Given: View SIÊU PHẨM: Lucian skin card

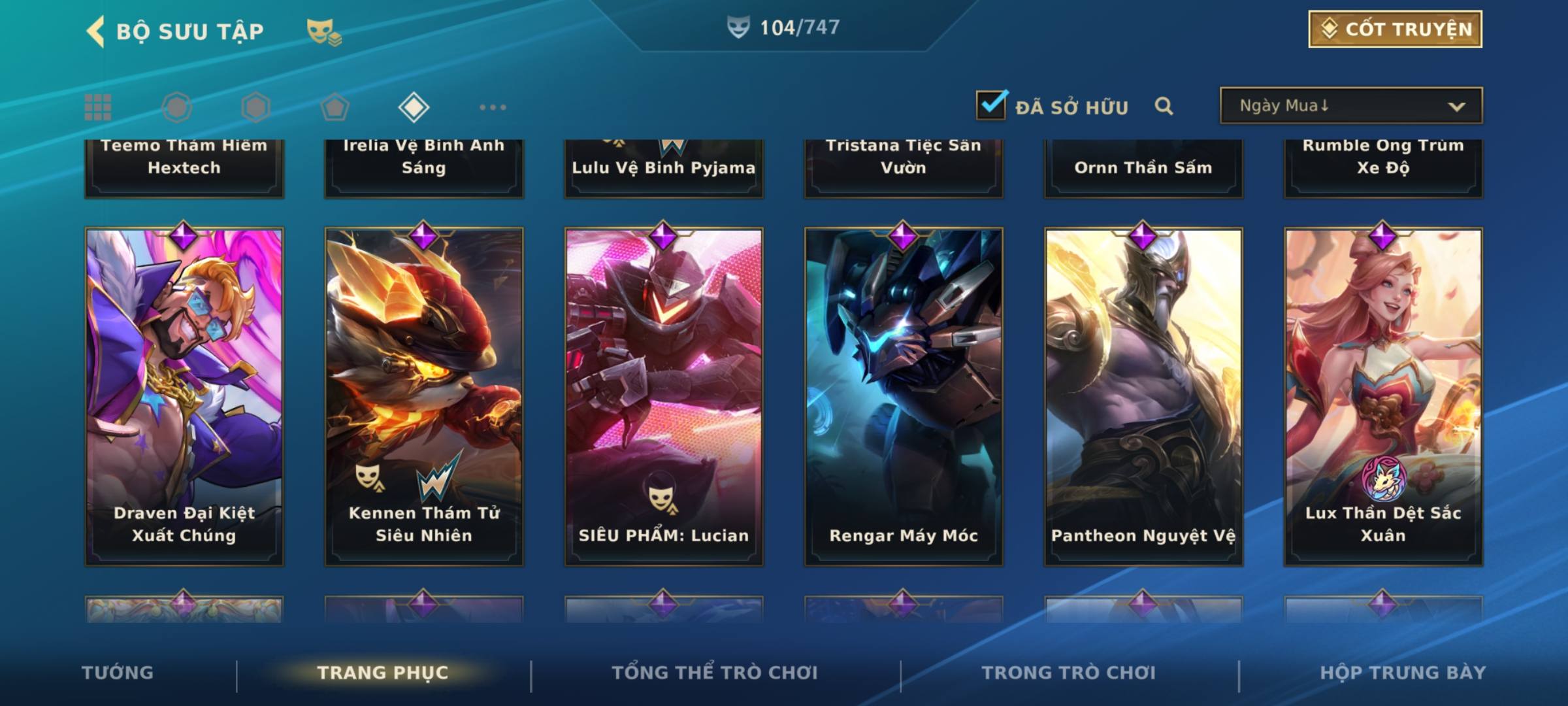Looking at the screenshot, I should coord(664,395).
